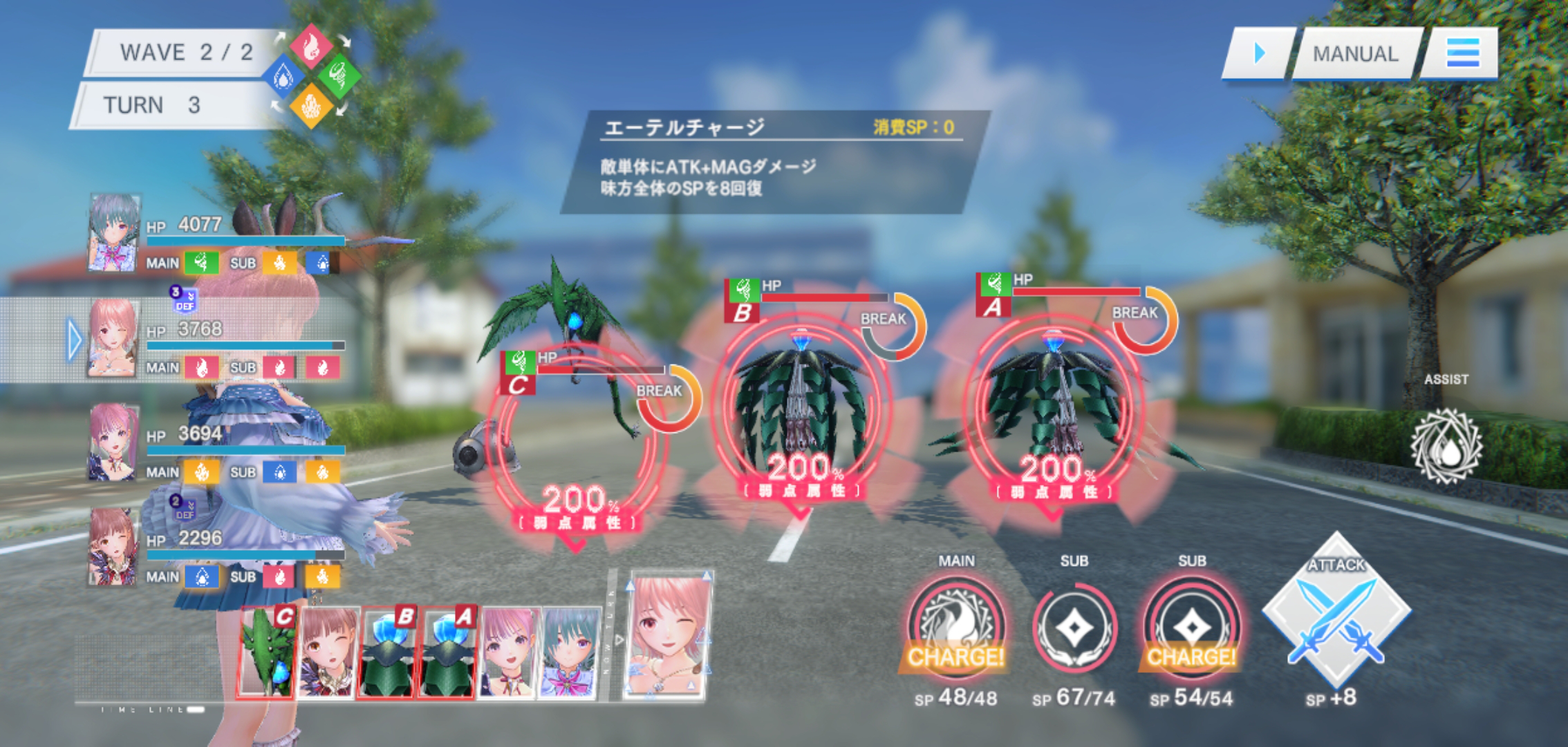Expand the left party panel arrow

tap(73, 338)
